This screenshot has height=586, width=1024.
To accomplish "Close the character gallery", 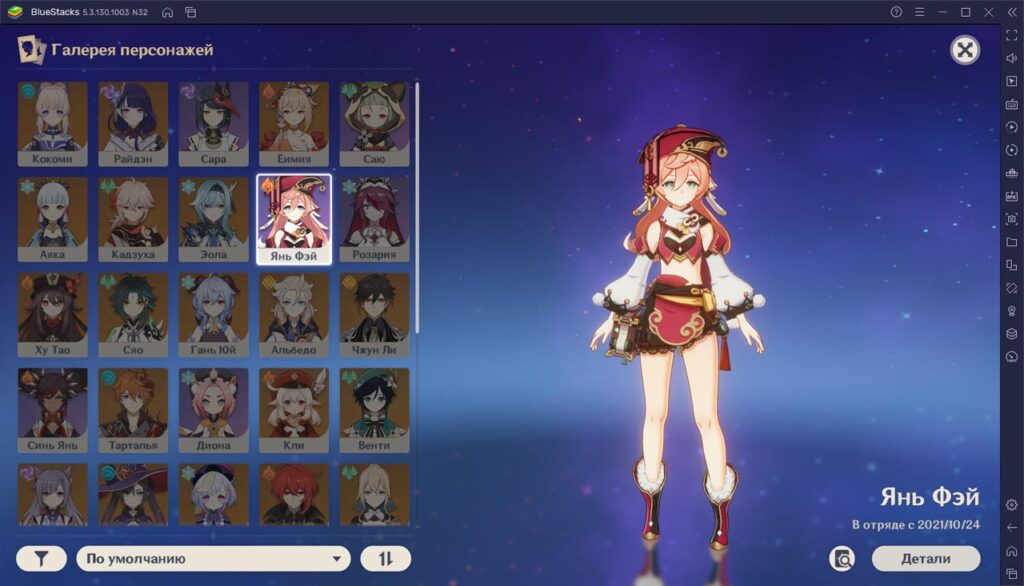I will [964, 50].
